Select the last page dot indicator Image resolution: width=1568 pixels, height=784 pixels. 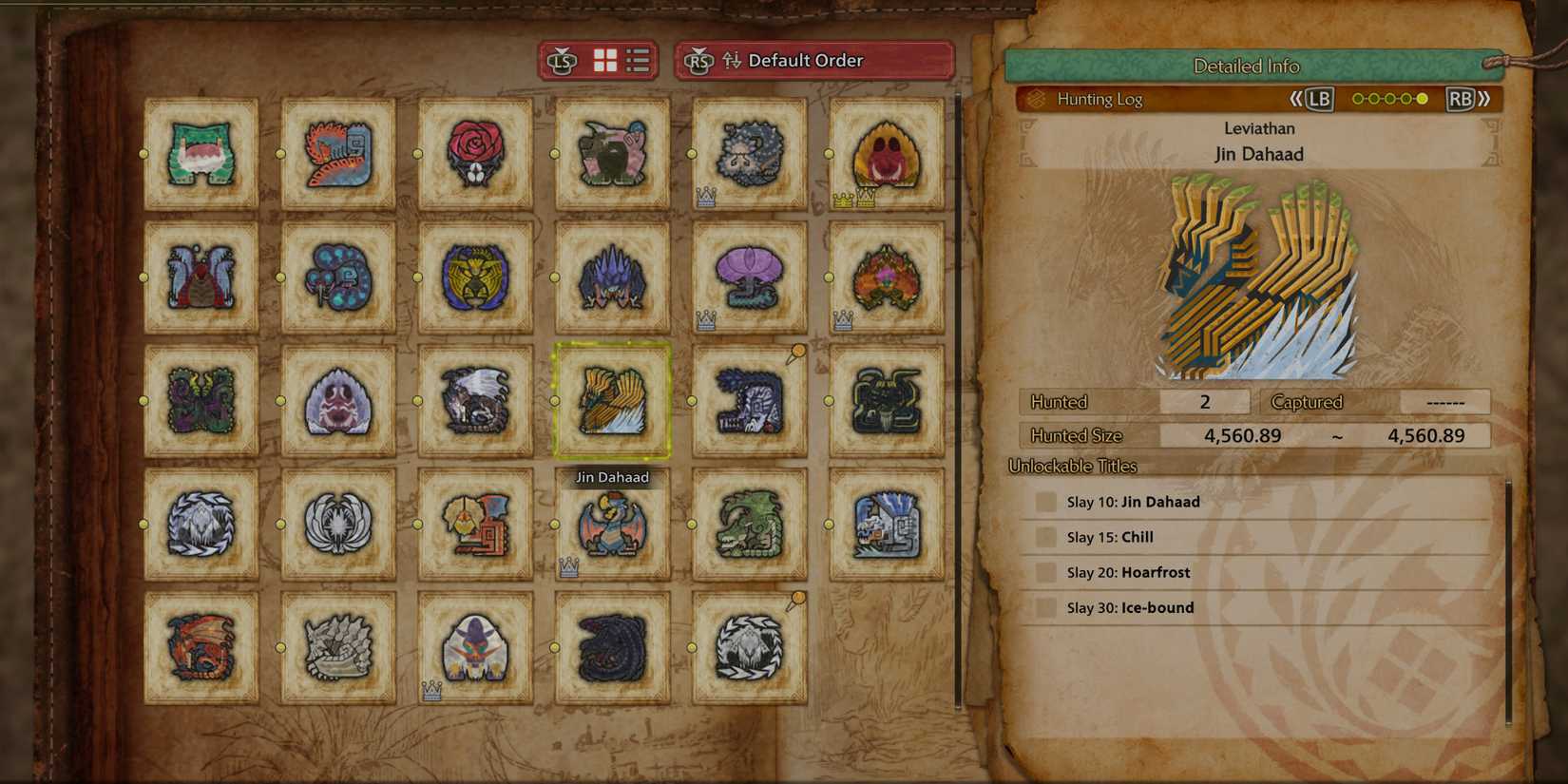[1423, 98]
